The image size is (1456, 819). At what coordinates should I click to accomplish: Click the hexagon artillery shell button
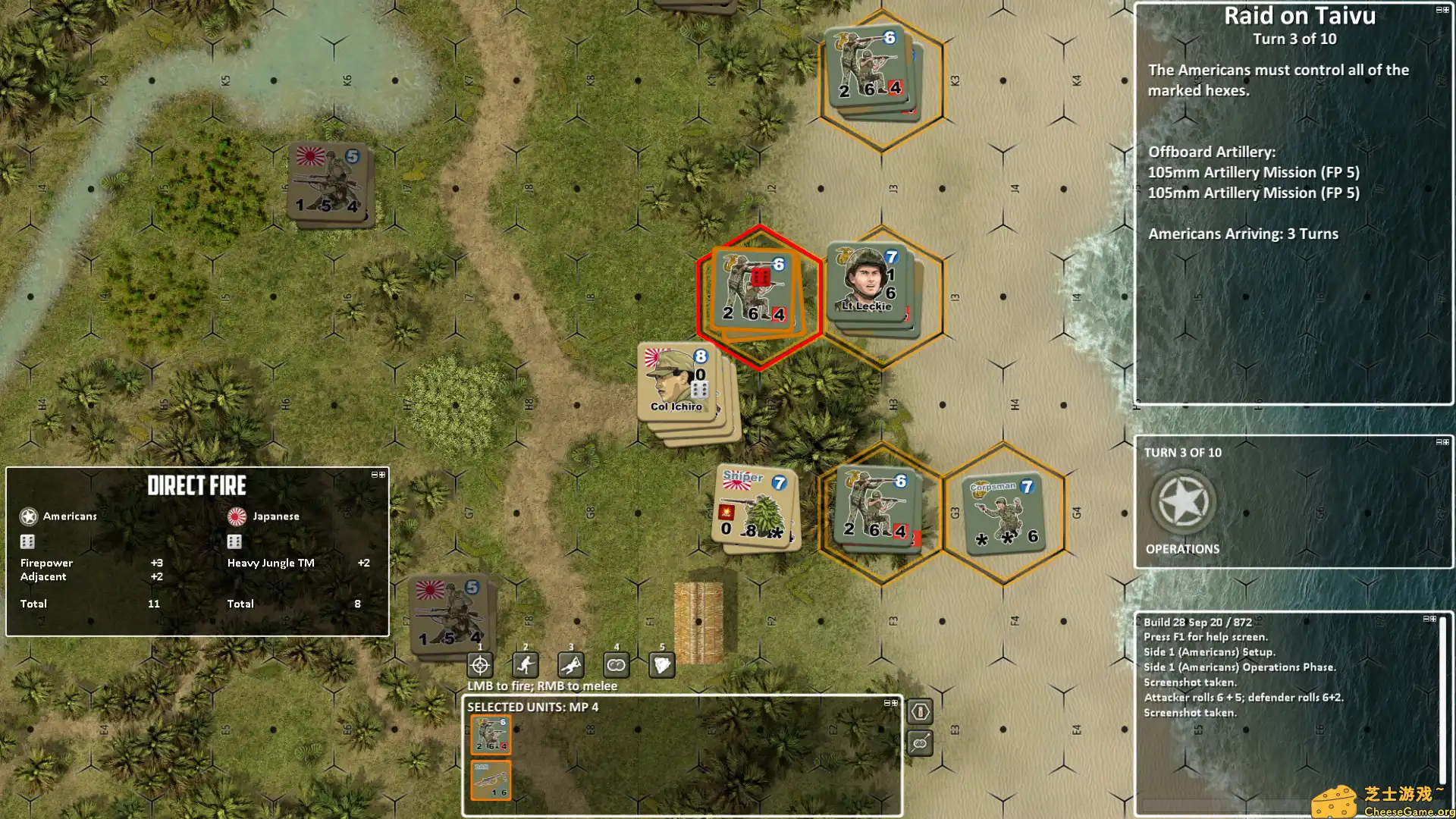920,713
